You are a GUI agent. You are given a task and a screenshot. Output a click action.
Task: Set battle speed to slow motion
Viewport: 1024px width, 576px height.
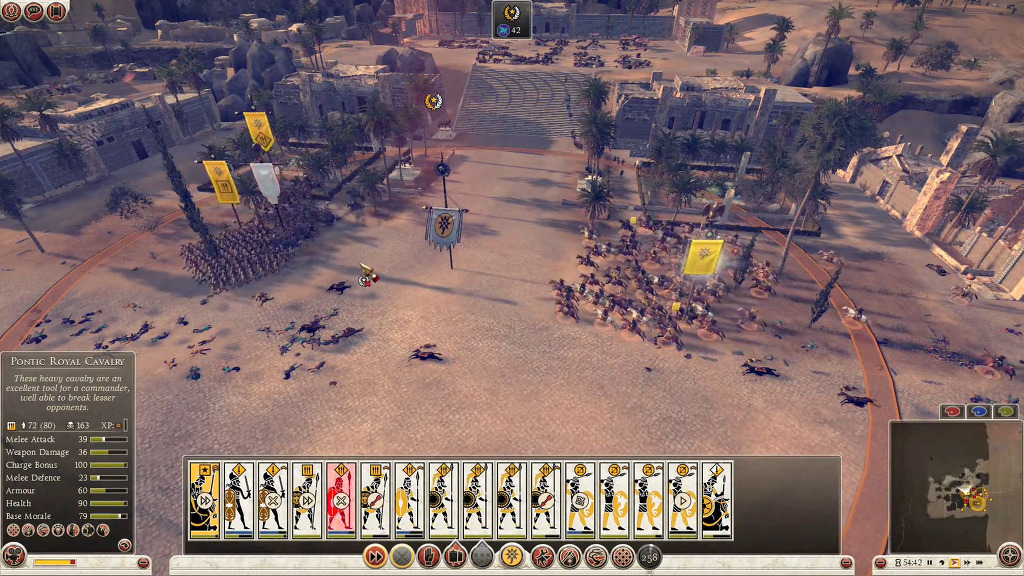click(x=941, y=563)
